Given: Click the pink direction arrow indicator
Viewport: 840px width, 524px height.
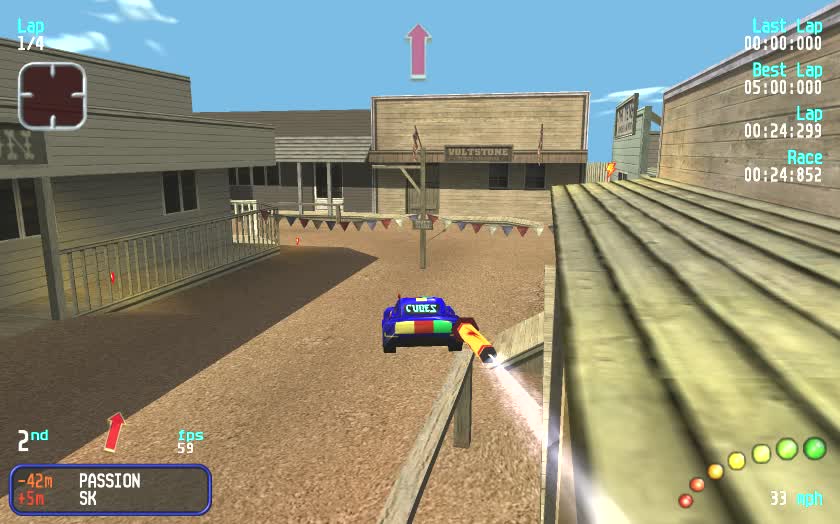Looking at the screenshot, I should (418, 51).
